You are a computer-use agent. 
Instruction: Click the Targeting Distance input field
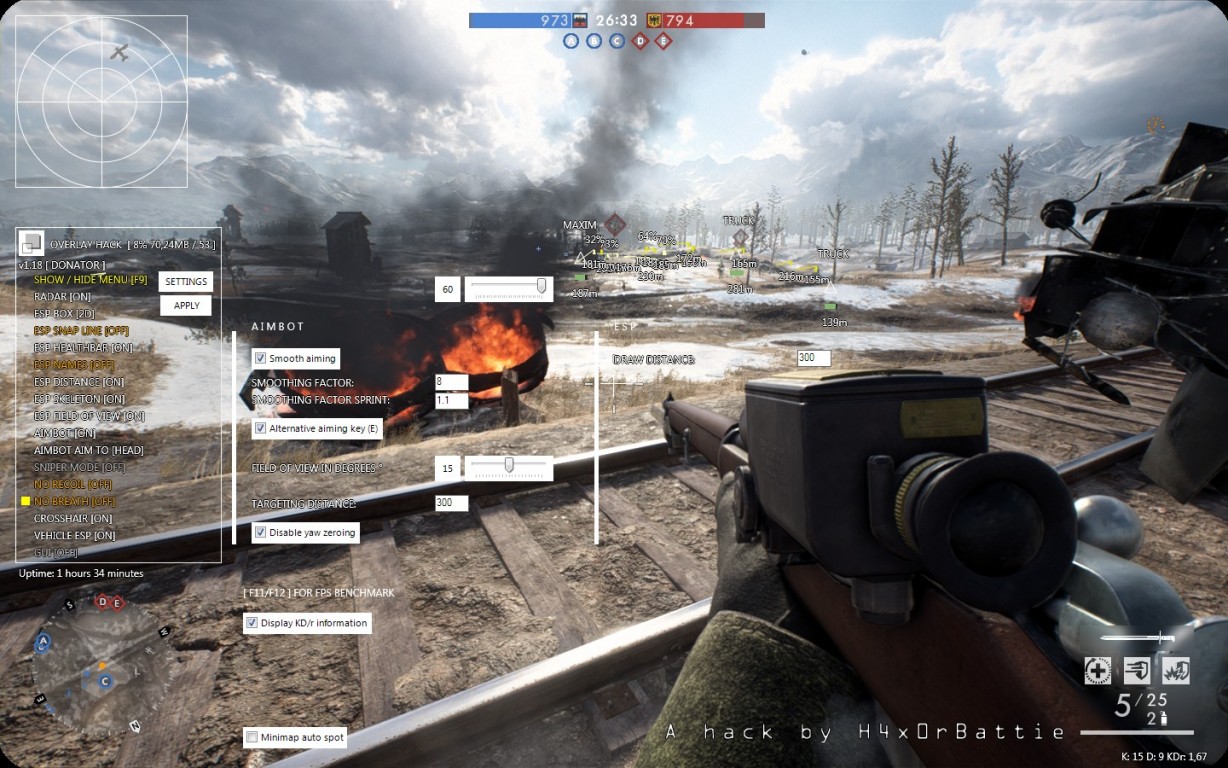tap(452, 503)
